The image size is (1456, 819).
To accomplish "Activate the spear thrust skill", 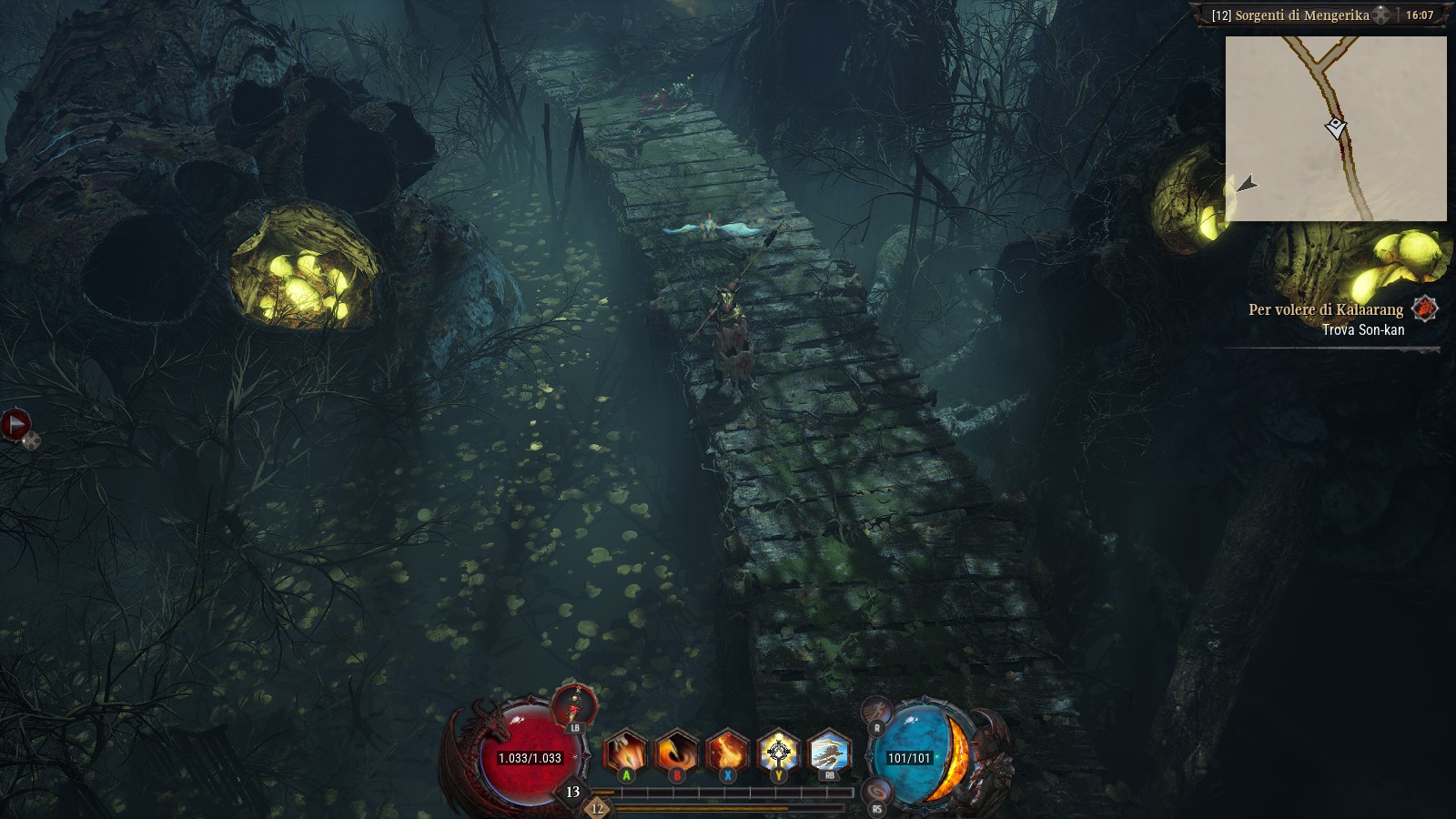I will coord(626,753).
